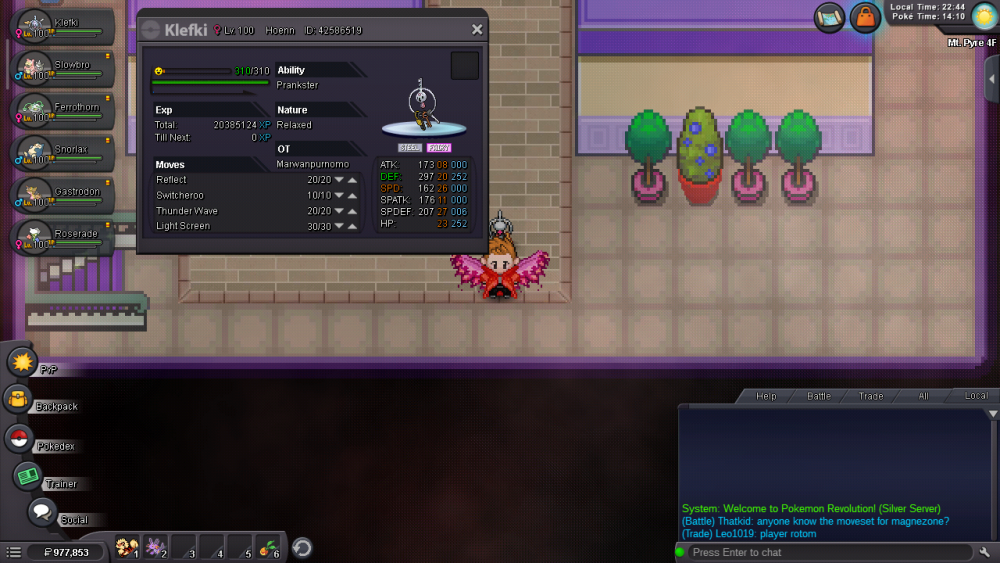Use hotbar slot 1 item
Image resolution: width=1000 pixels, height=563 pixels.
(x=127, y=547)
